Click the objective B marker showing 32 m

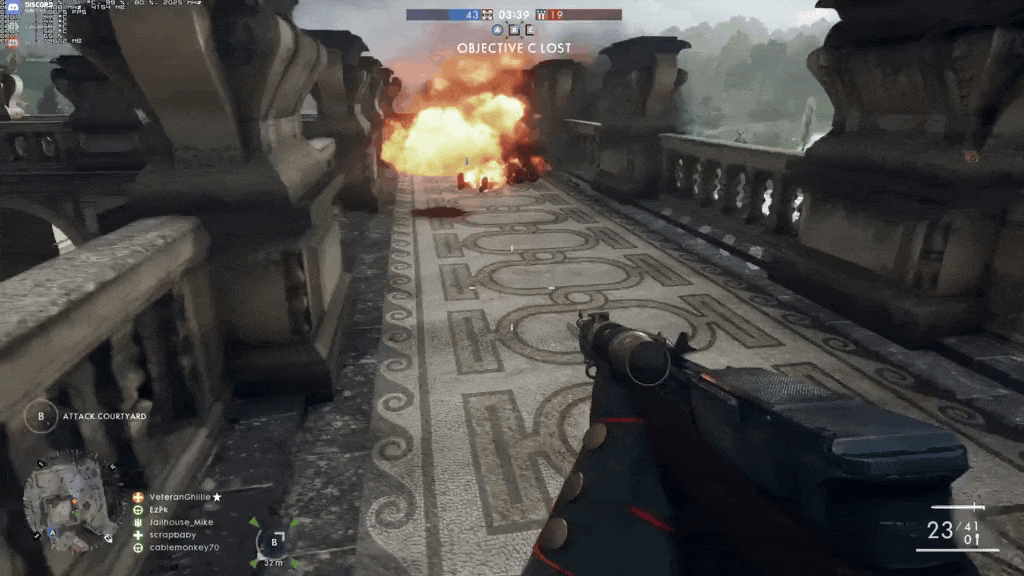tap(274, 542)
